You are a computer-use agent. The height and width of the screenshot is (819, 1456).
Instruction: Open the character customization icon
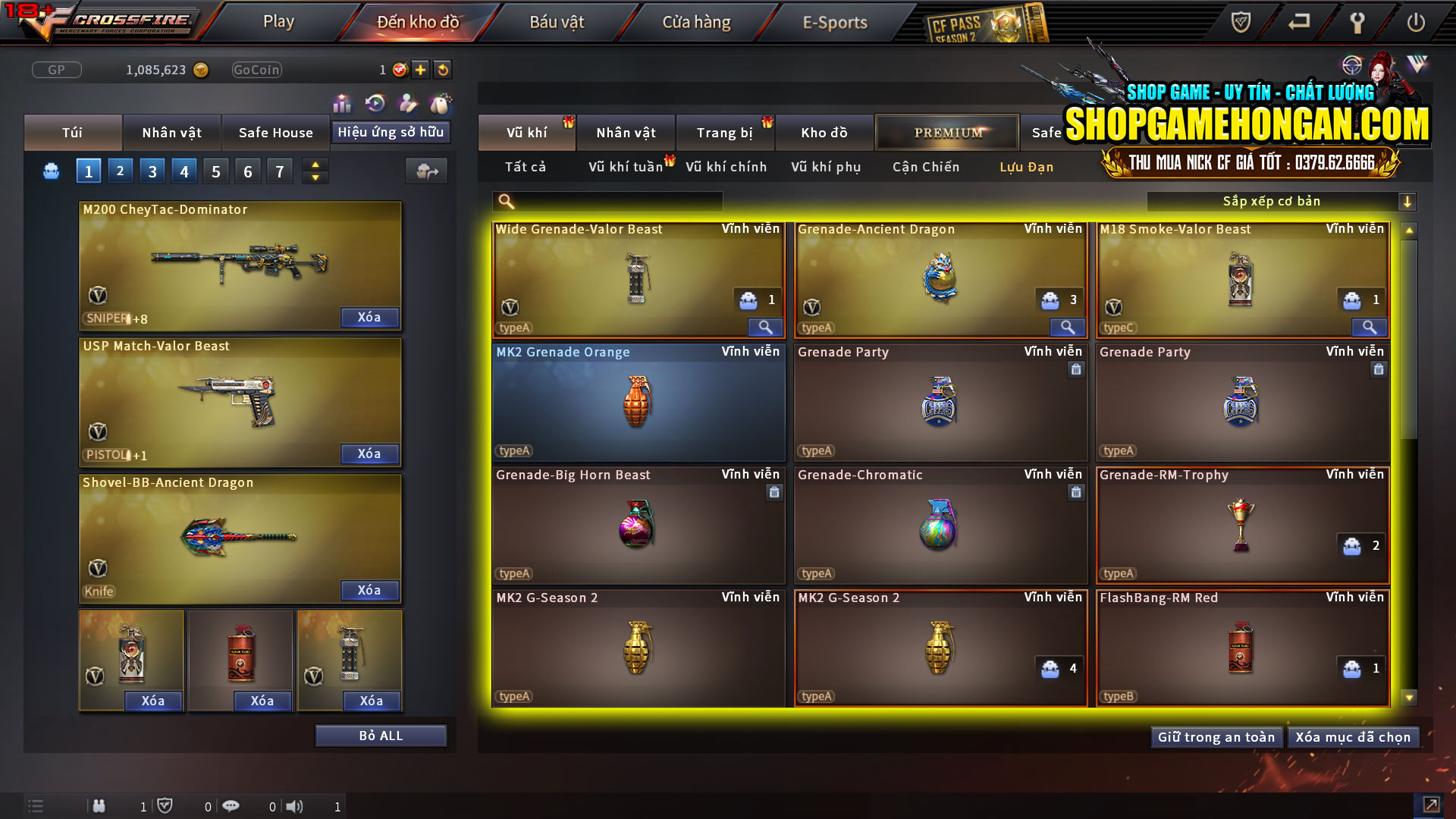[407, 103]
